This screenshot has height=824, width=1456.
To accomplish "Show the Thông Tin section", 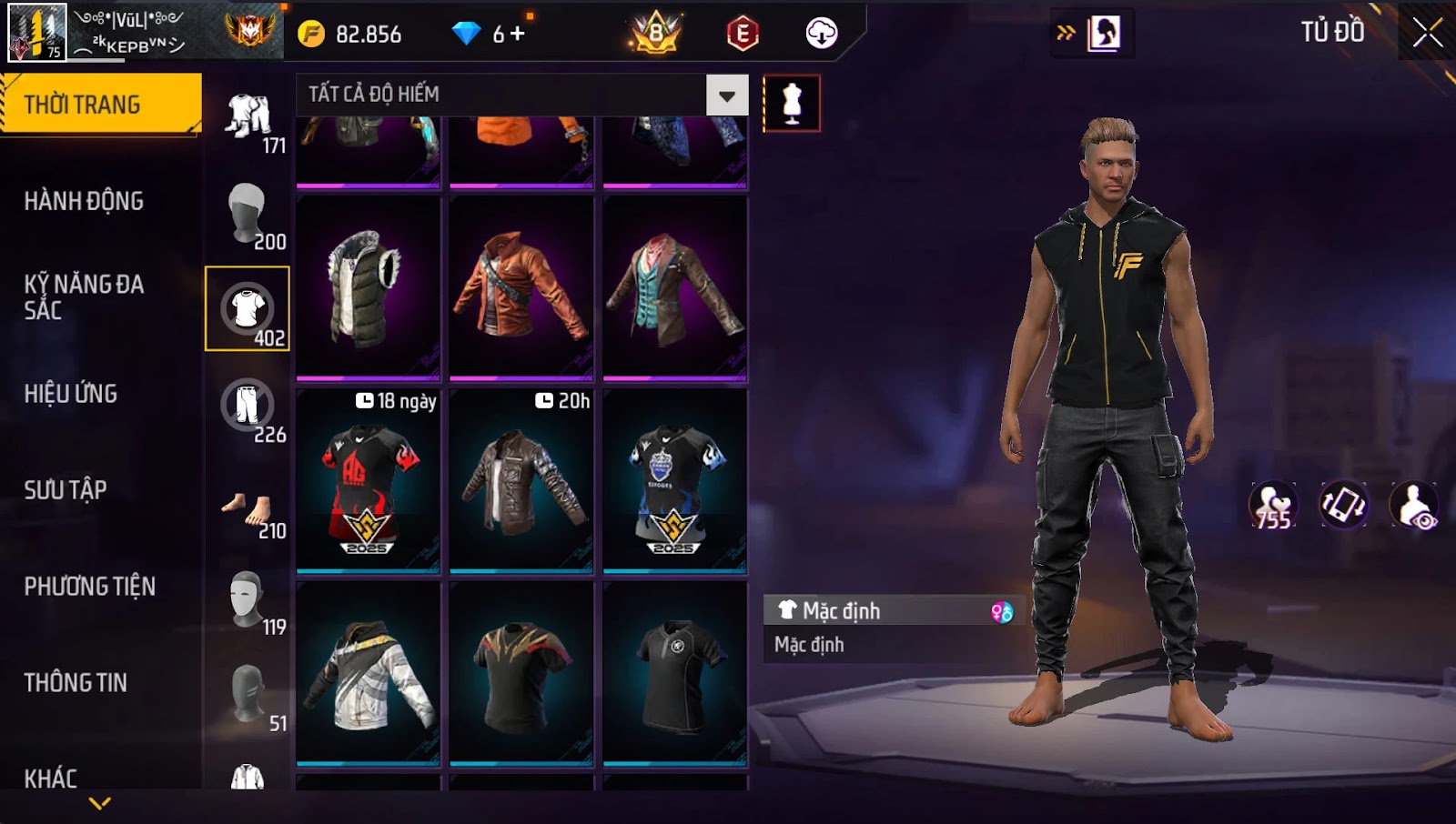I will pos(76,683).
